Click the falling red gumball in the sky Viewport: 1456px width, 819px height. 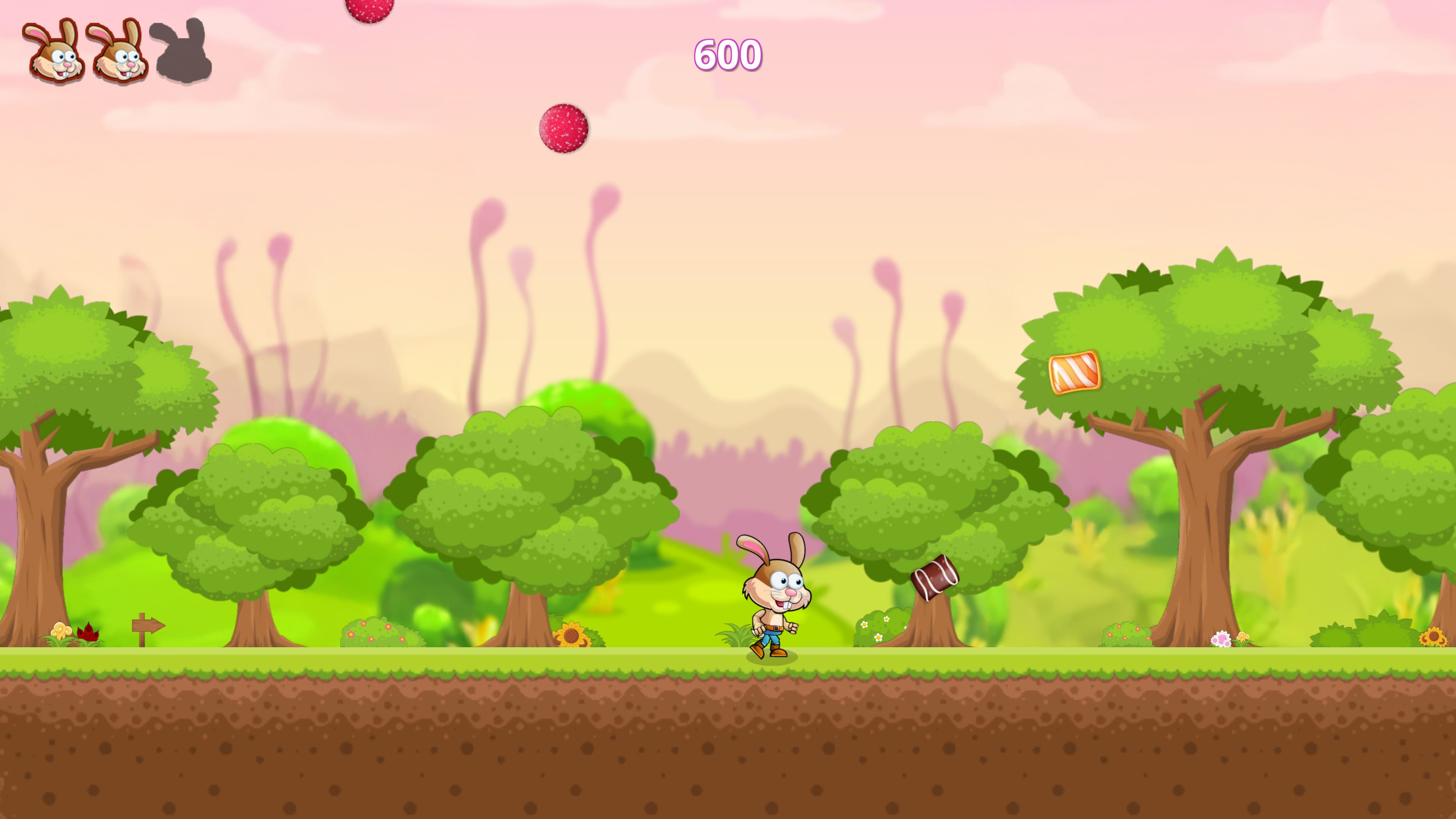(563, 128)
